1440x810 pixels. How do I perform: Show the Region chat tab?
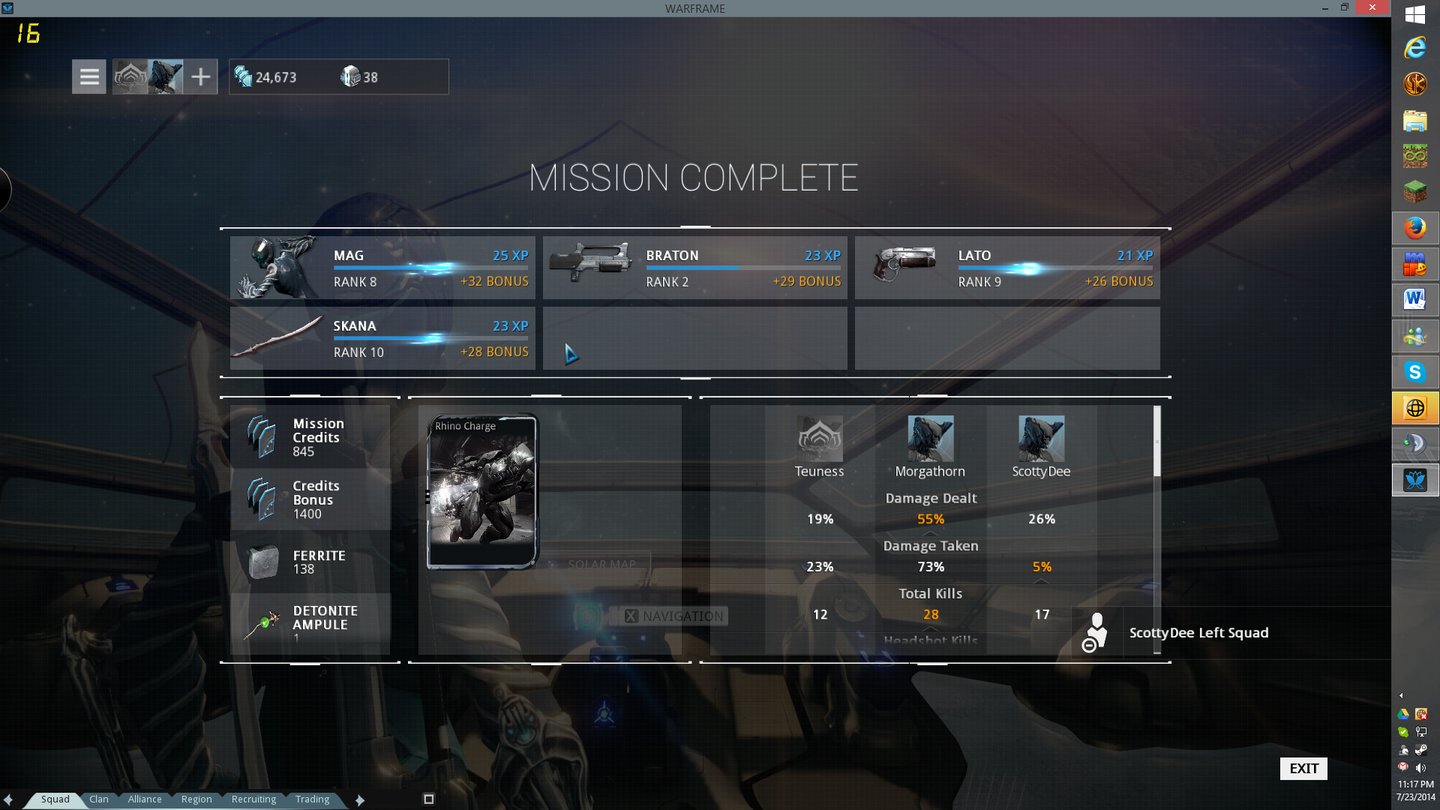coord(196,799)
